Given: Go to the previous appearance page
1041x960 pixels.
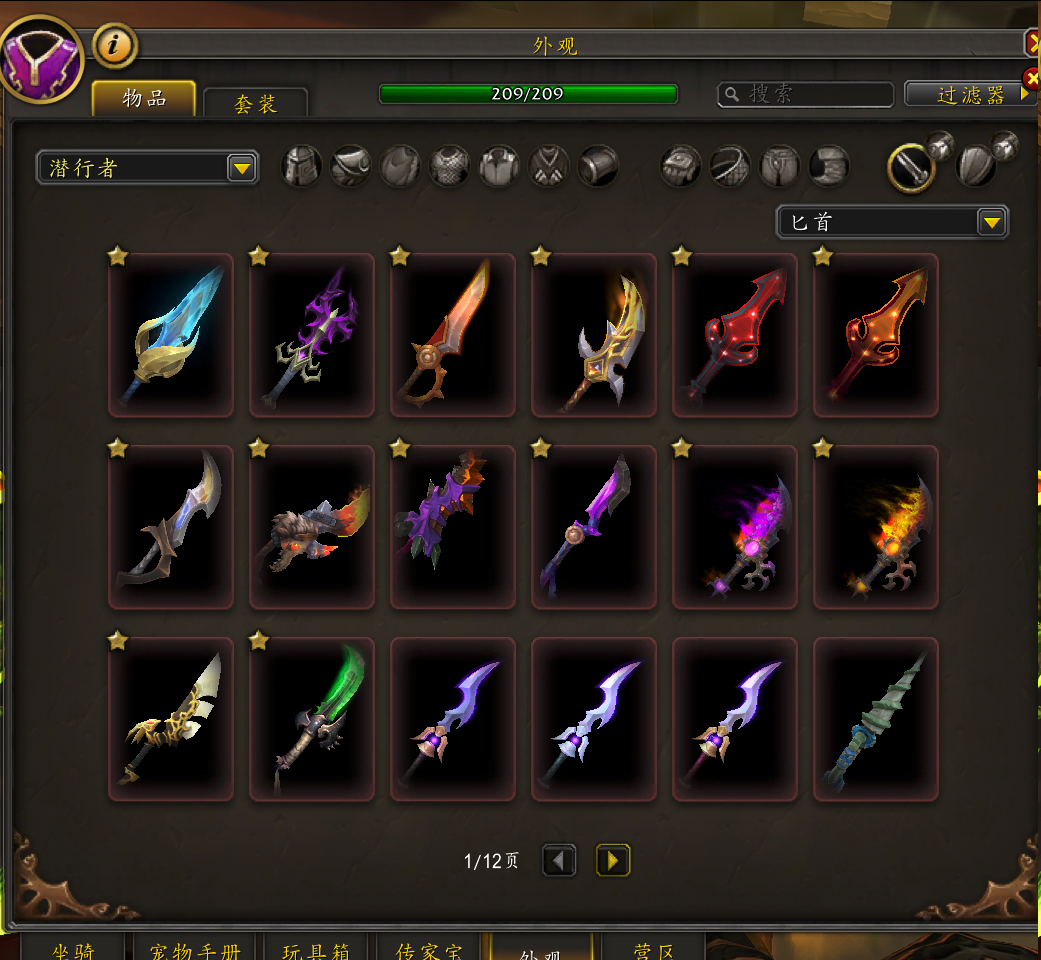Looking at the screenshot, I should click(x=559, y=860).
